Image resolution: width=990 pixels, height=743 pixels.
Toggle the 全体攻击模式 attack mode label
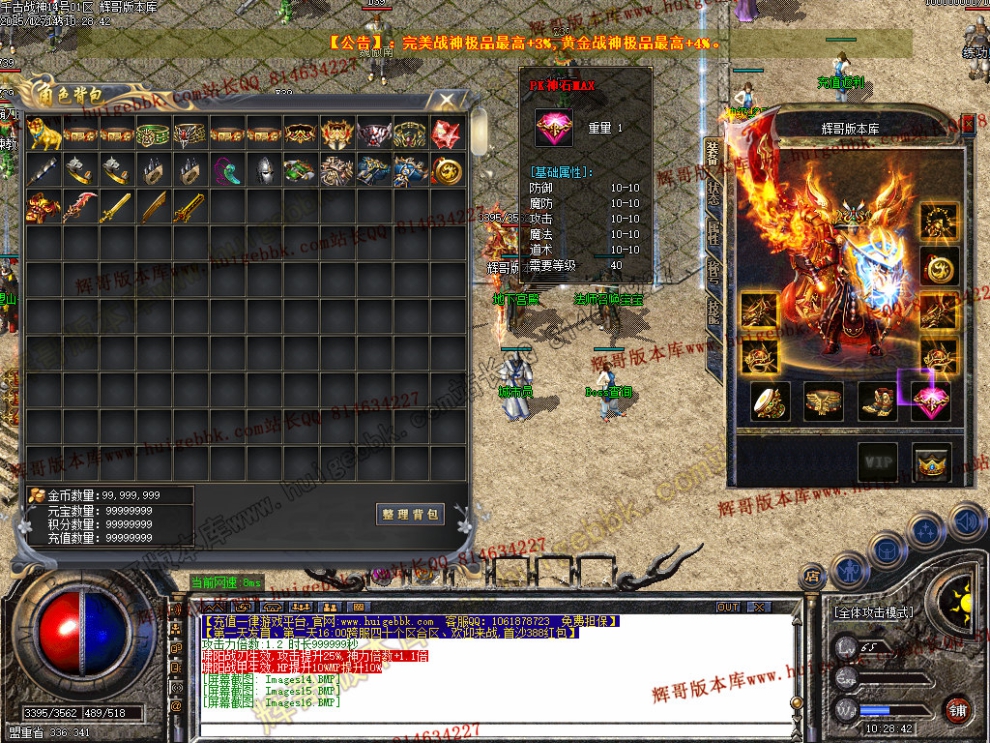(873, 610)
